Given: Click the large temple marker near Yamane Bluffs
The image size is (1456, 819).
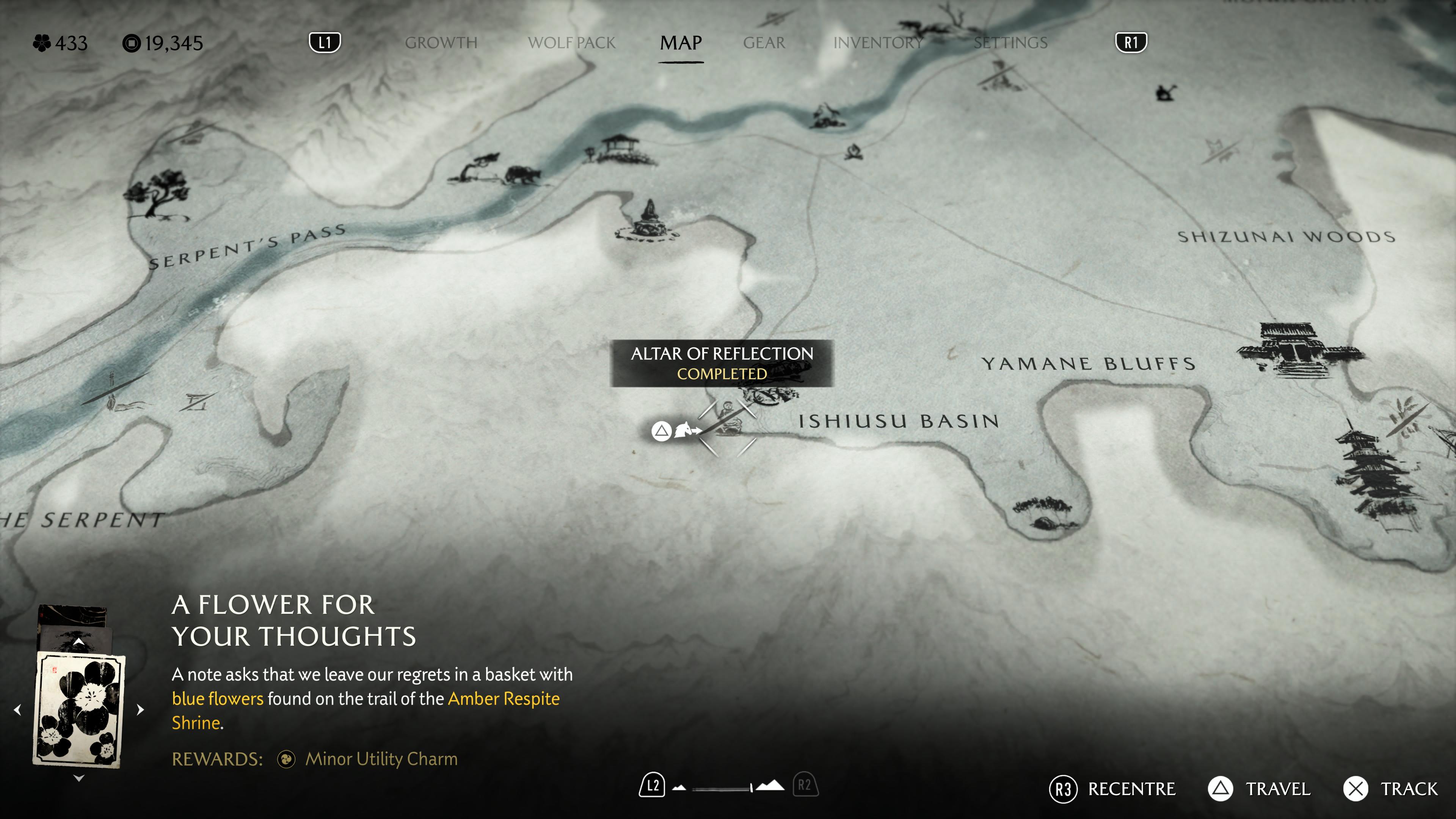Looking at the screenshot, I should (1294, 346).
